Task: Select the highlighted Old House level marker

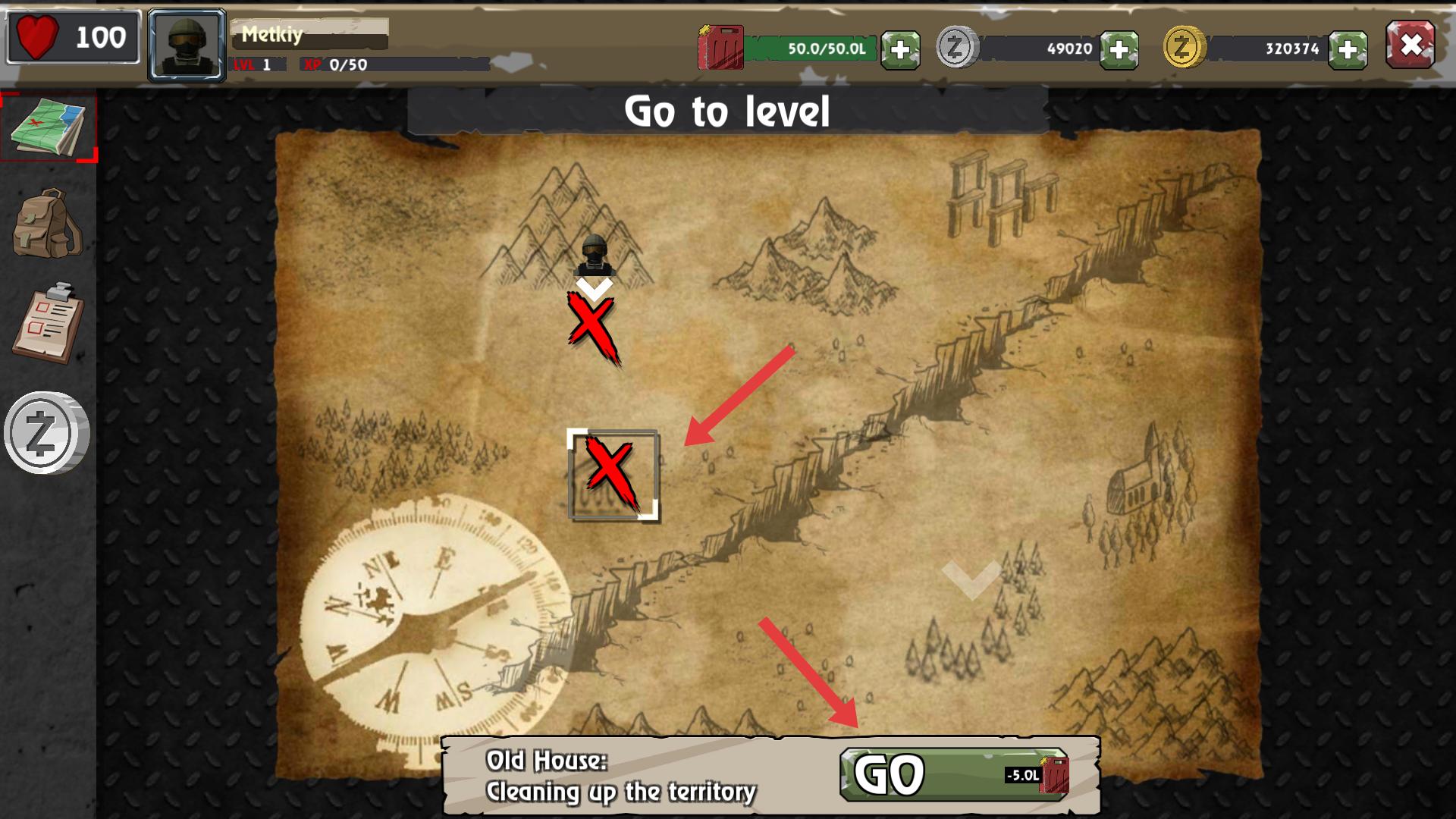Action: (x=613, y=475)
